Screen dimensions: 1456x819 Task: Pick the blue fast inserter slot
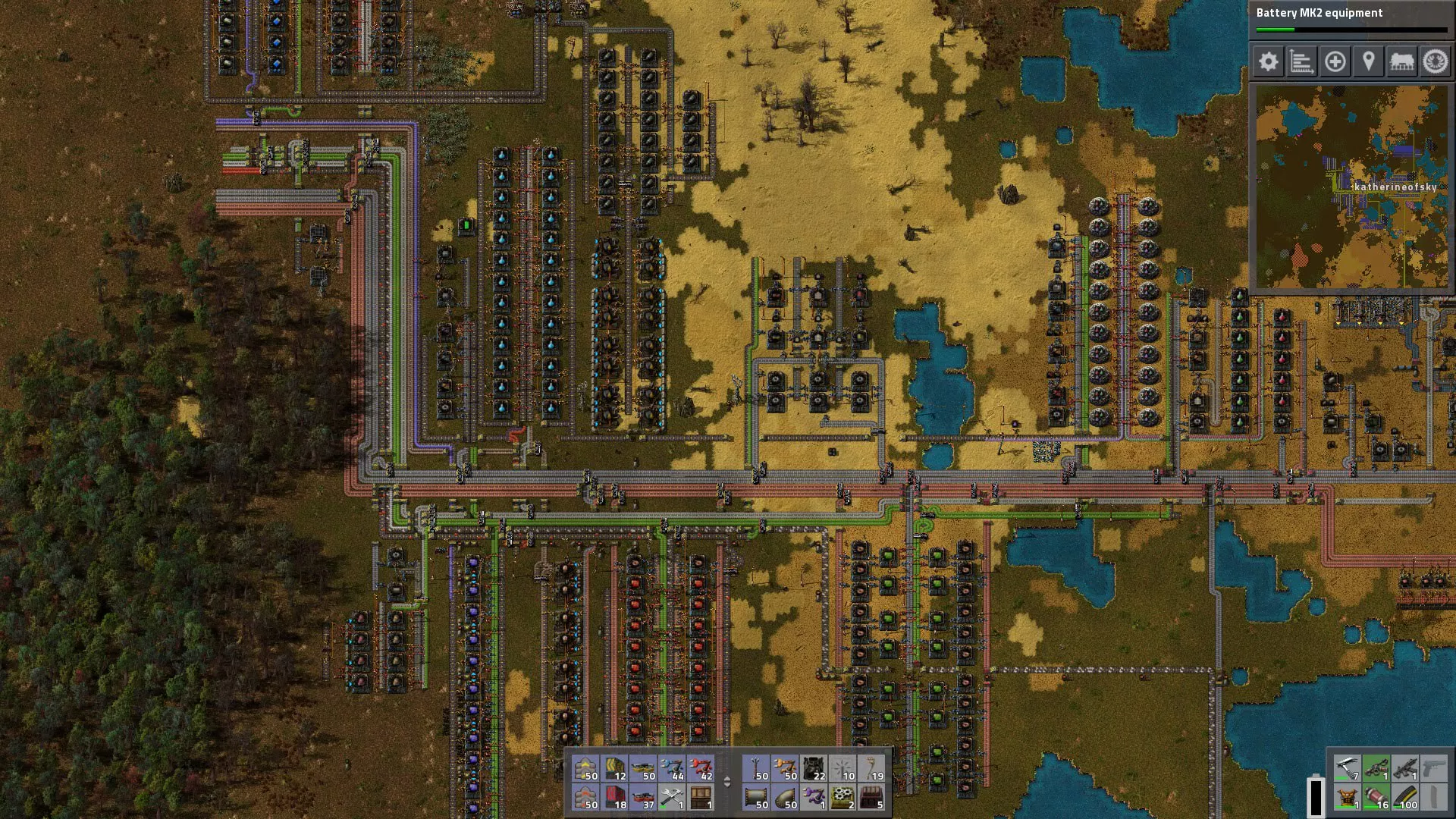(673, 769)
